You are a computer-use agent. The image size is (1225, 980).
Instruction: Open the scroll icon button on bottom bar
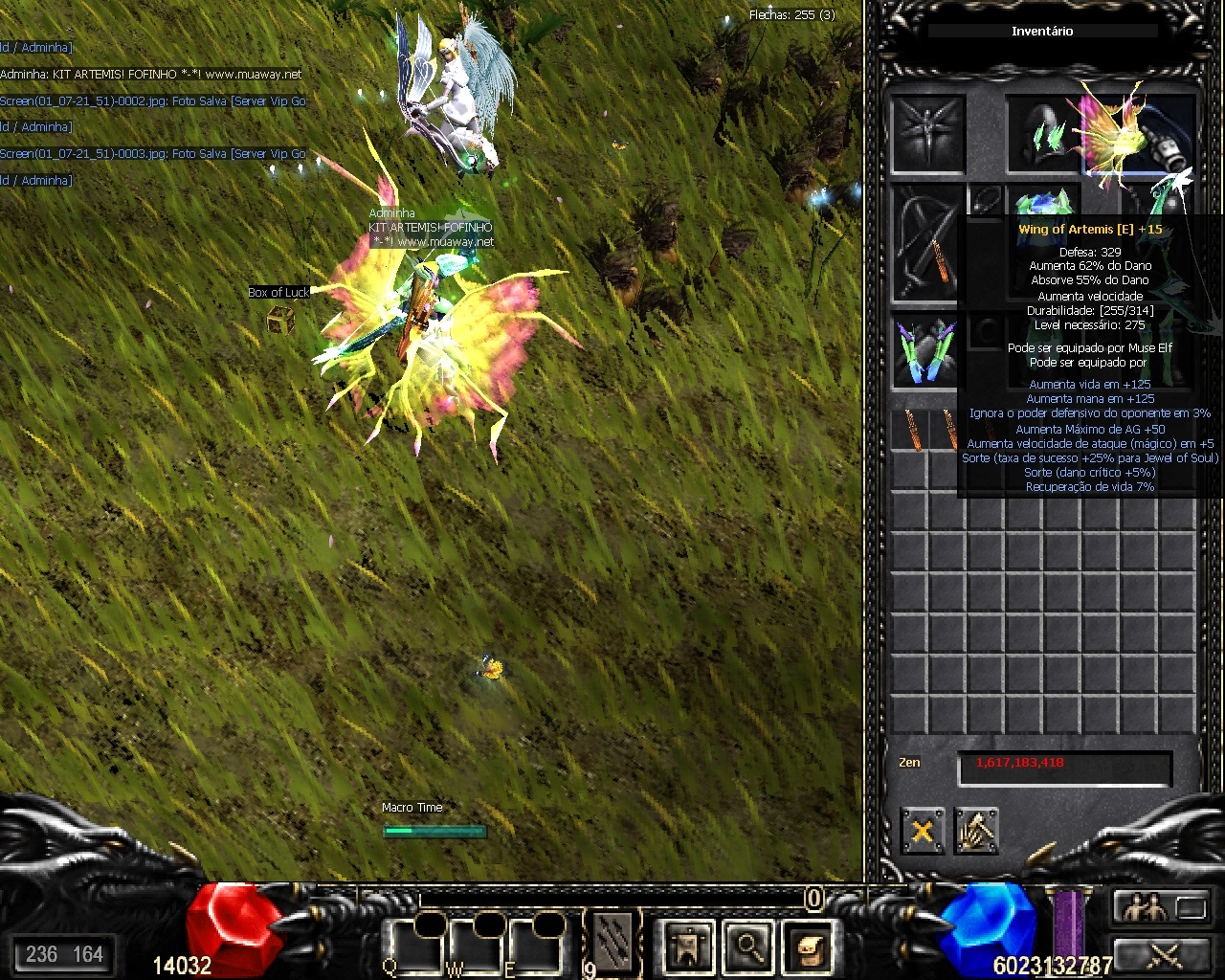point(809,946)
